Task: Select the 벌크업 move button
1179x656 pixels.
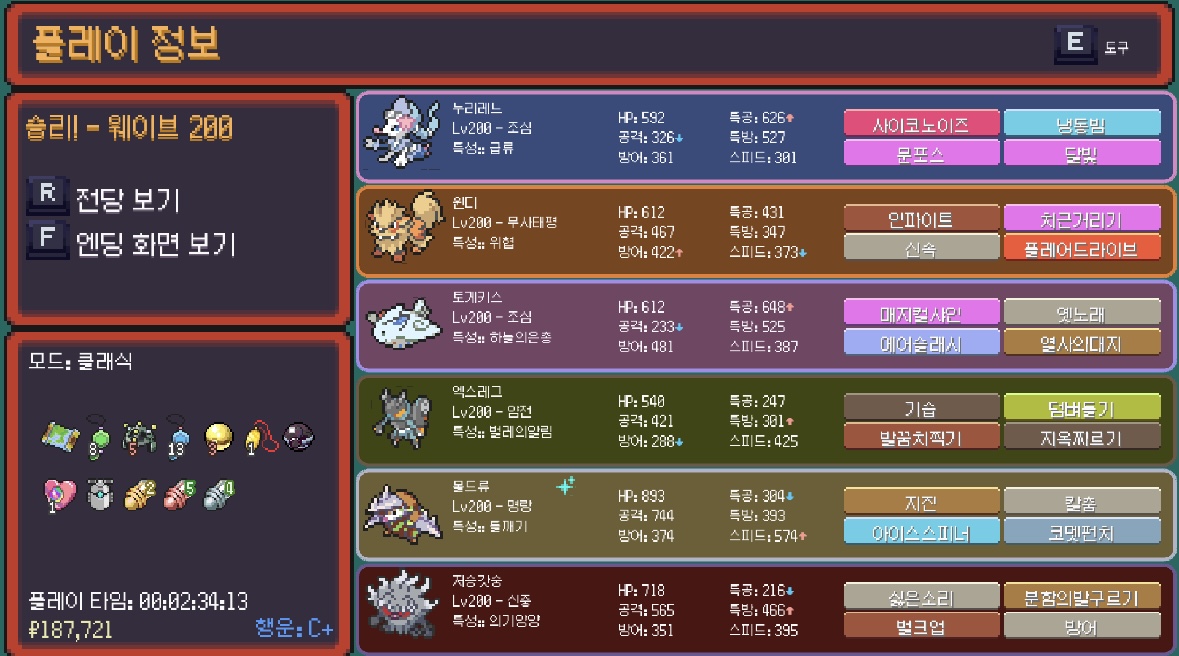Action: pyautogui.click(x=921, y=626)
